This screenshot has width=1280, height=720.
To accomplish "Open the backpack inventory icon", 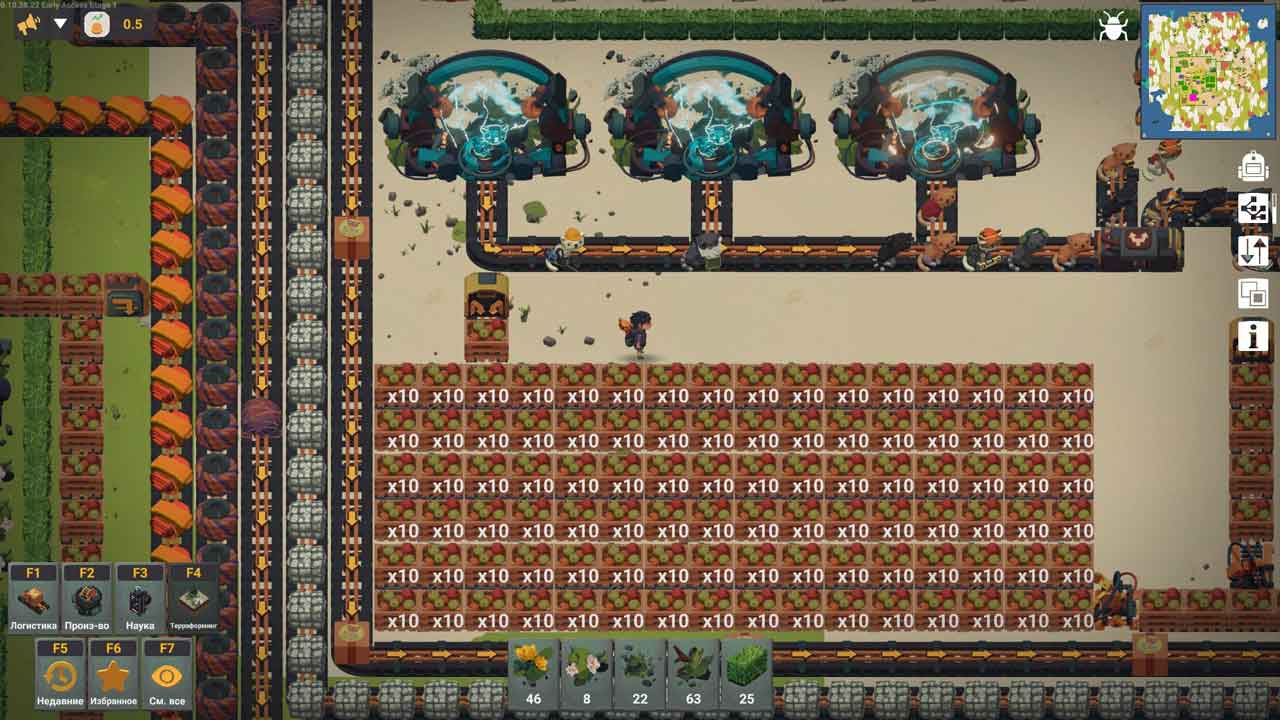I will (x=1253, y=167).
